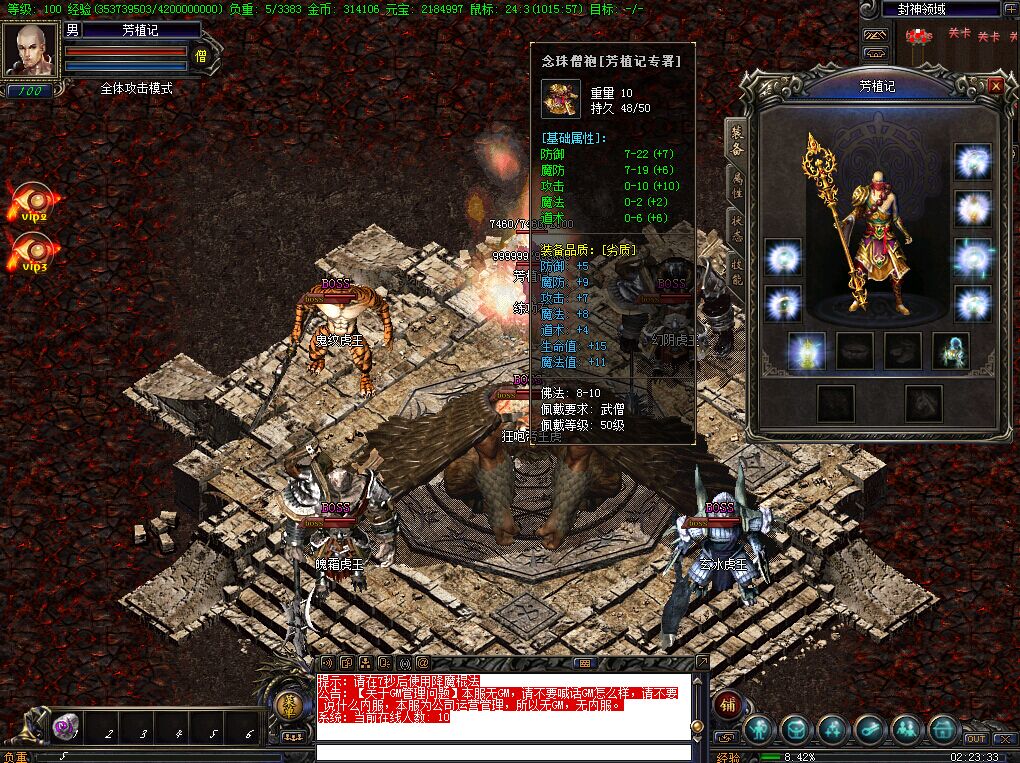Open the vip3 flame icon

[x=34, y=252]
